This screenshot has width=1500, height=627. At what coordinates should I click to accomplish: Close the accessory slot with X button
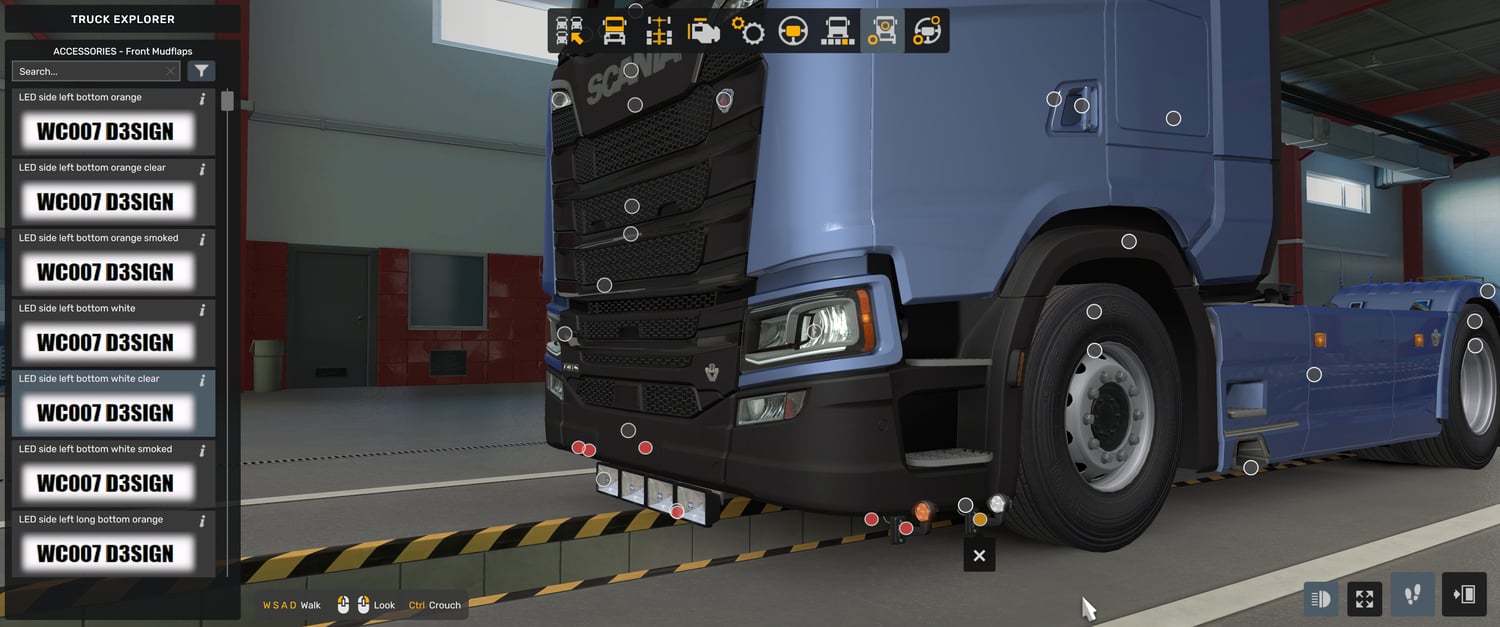pyautogui.click(x=979, y=556)
